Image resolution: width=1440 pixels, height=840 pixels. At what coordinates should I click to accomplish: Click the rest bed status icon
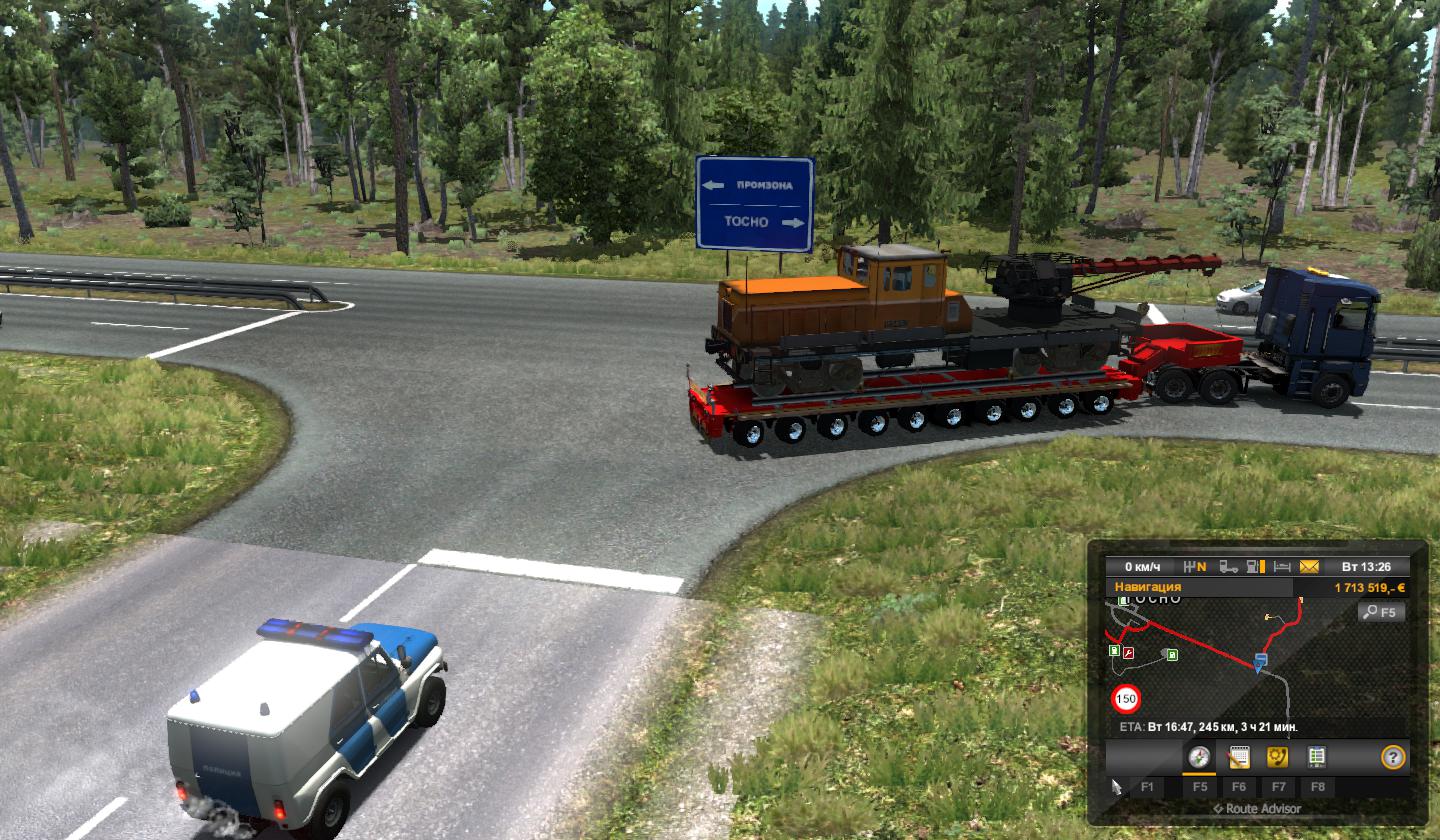1283,566
